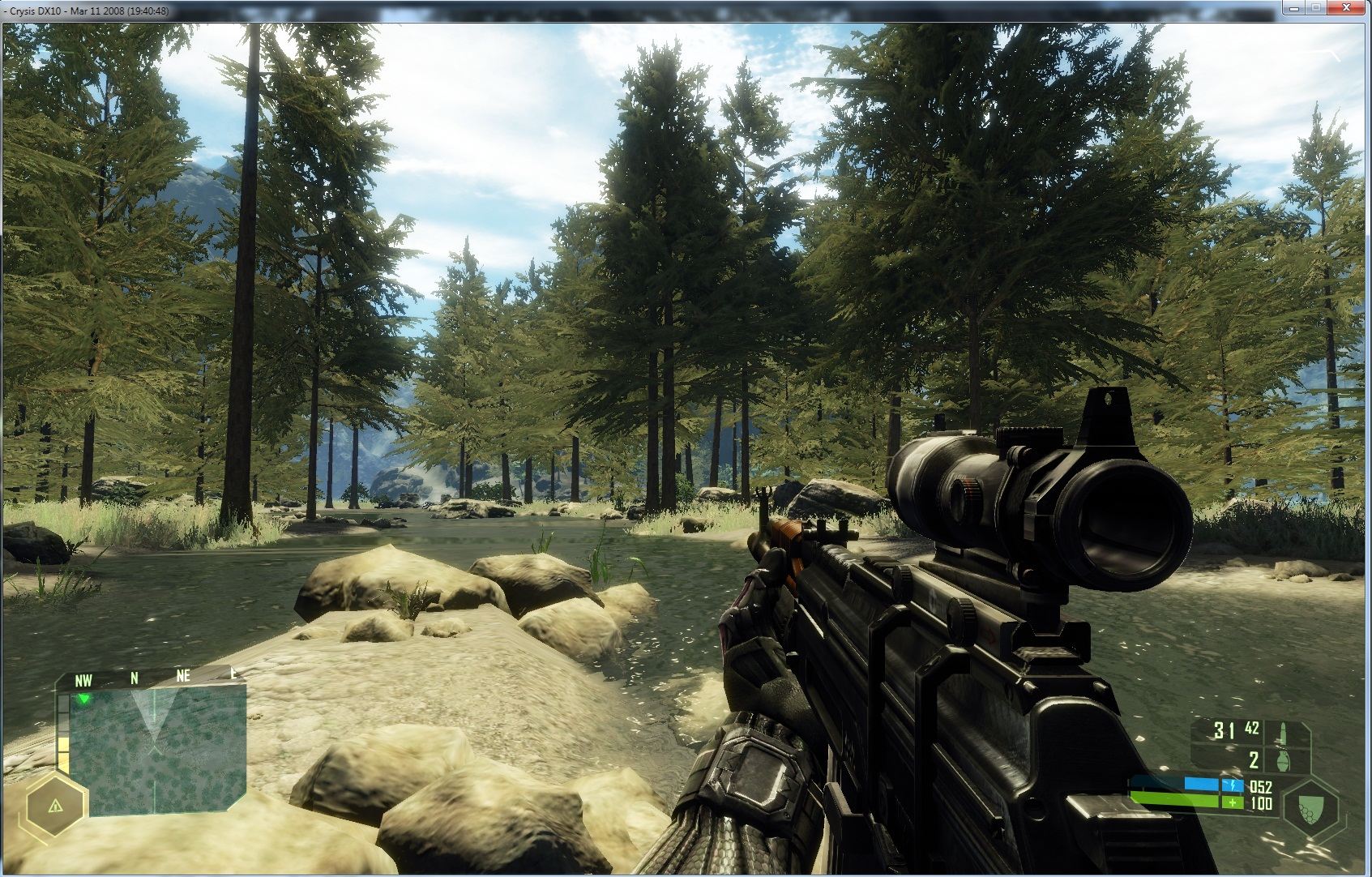The height and width of the screenshot is (877, 1372).
Task: Minimize the Crysis DX10 window
Action: coord(1293,8)
